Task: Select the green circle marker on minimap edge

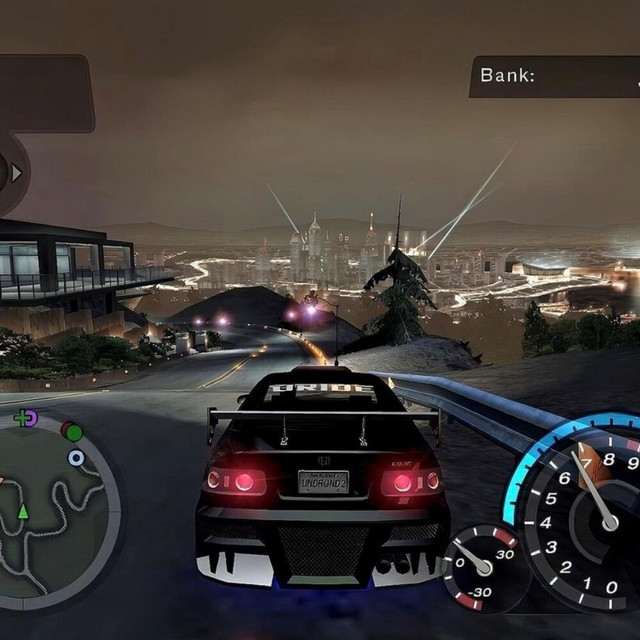Action: 72,431
